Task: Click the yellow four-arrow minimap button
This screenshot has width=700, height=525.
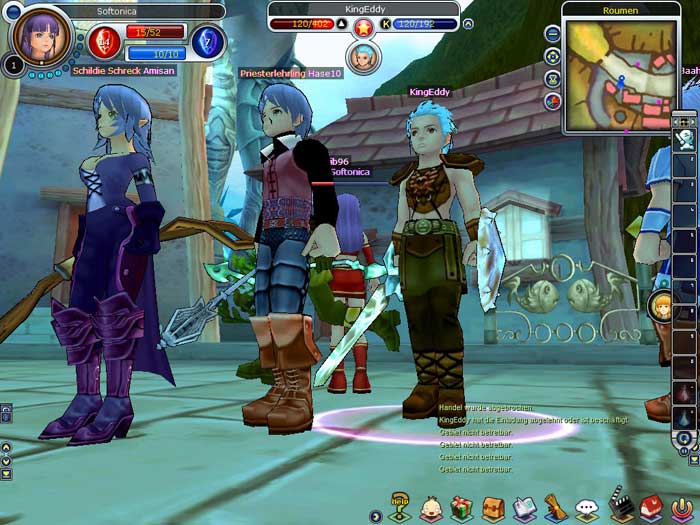Action: coord(552,55)
